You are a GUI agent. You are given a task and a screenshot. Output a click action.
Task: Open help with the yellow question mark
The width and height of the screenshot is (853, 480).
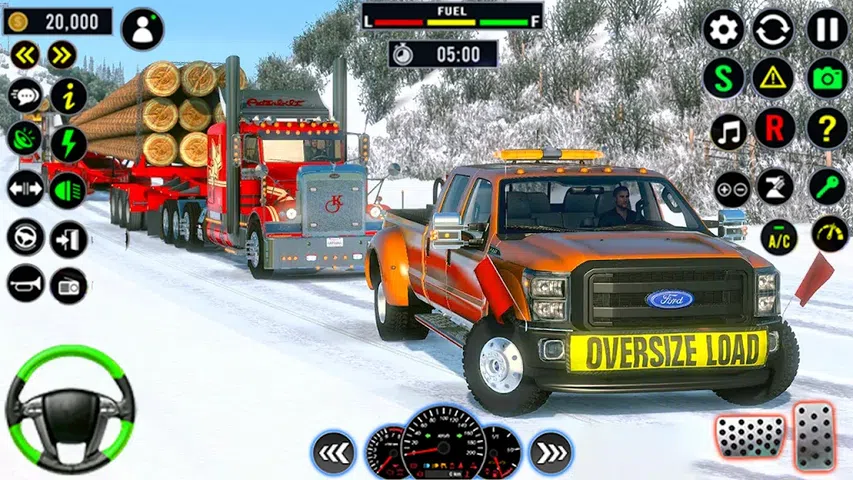pyautogui.click(x=827, y=127)
